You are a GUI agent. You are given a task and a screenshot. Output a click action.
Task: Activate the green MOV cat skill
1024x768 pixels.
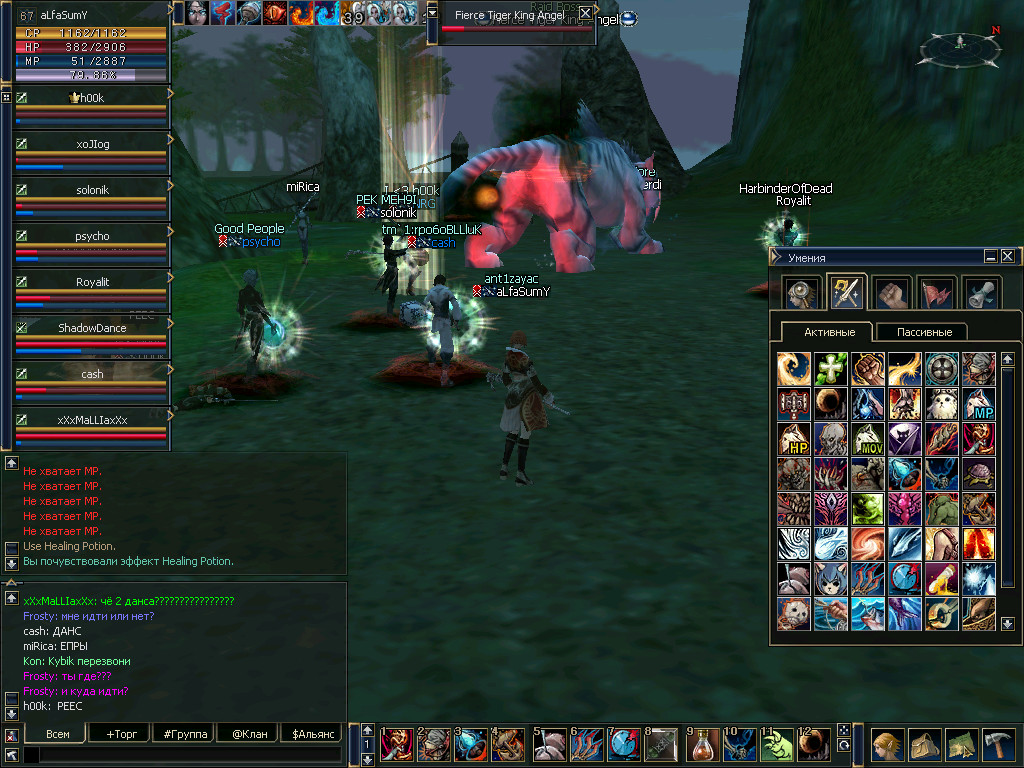pyautogui.click(x=868, y=440)
